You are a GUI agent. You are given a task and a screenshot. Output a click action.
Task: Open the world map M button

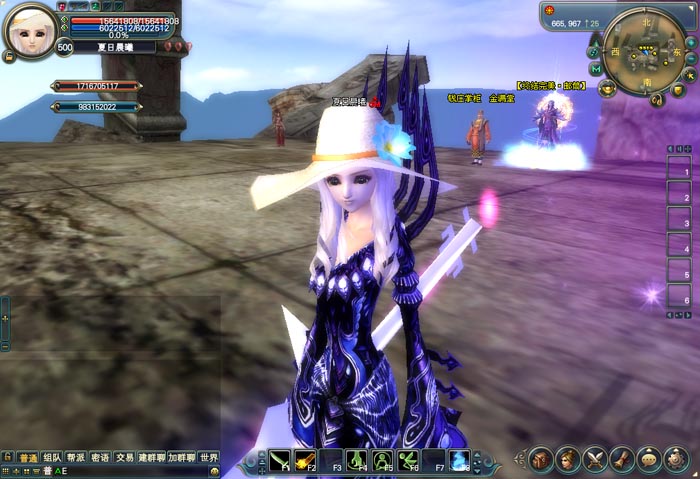(596, 69)
